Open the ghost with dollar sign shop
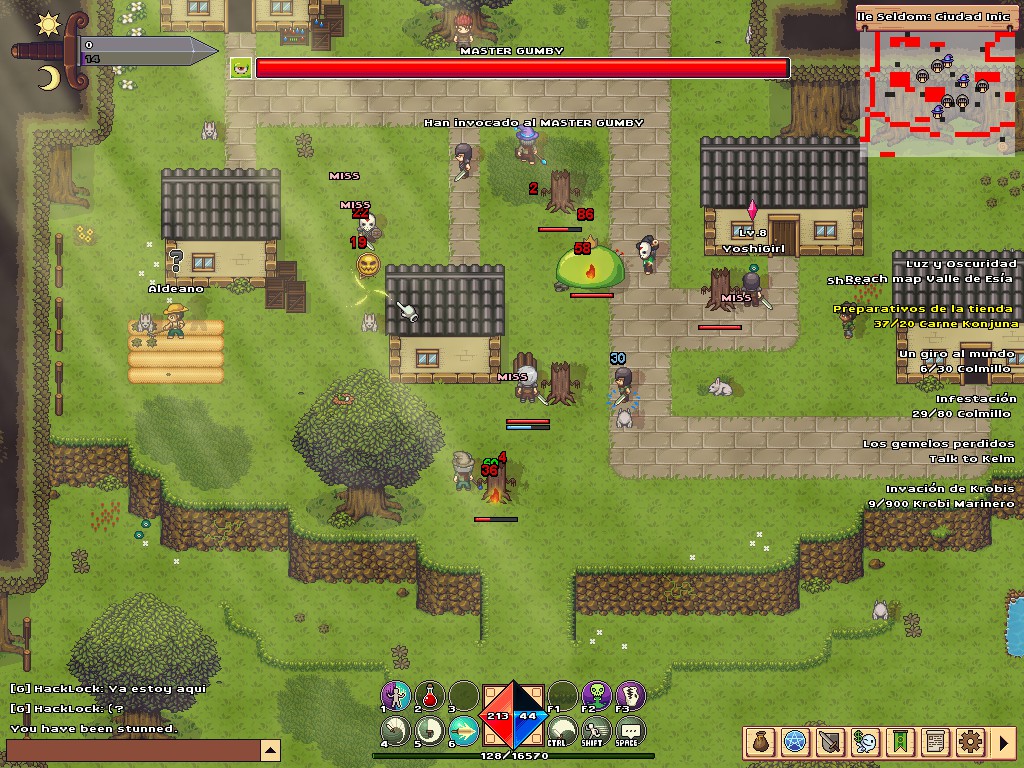Image resolution: width=1024 pixels, height=768 pixels. click(866, 742)
